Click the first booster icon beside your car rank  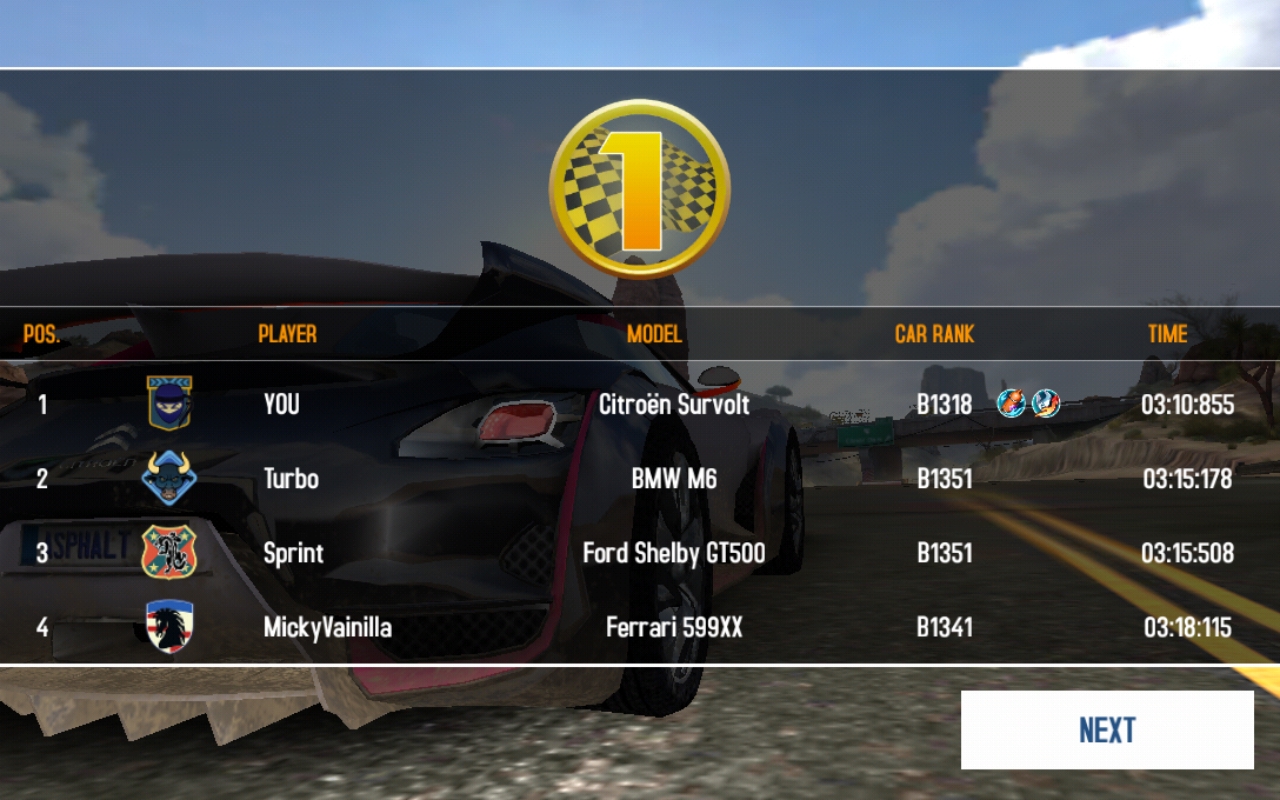pyautogui.click(x=1012, y=404)
